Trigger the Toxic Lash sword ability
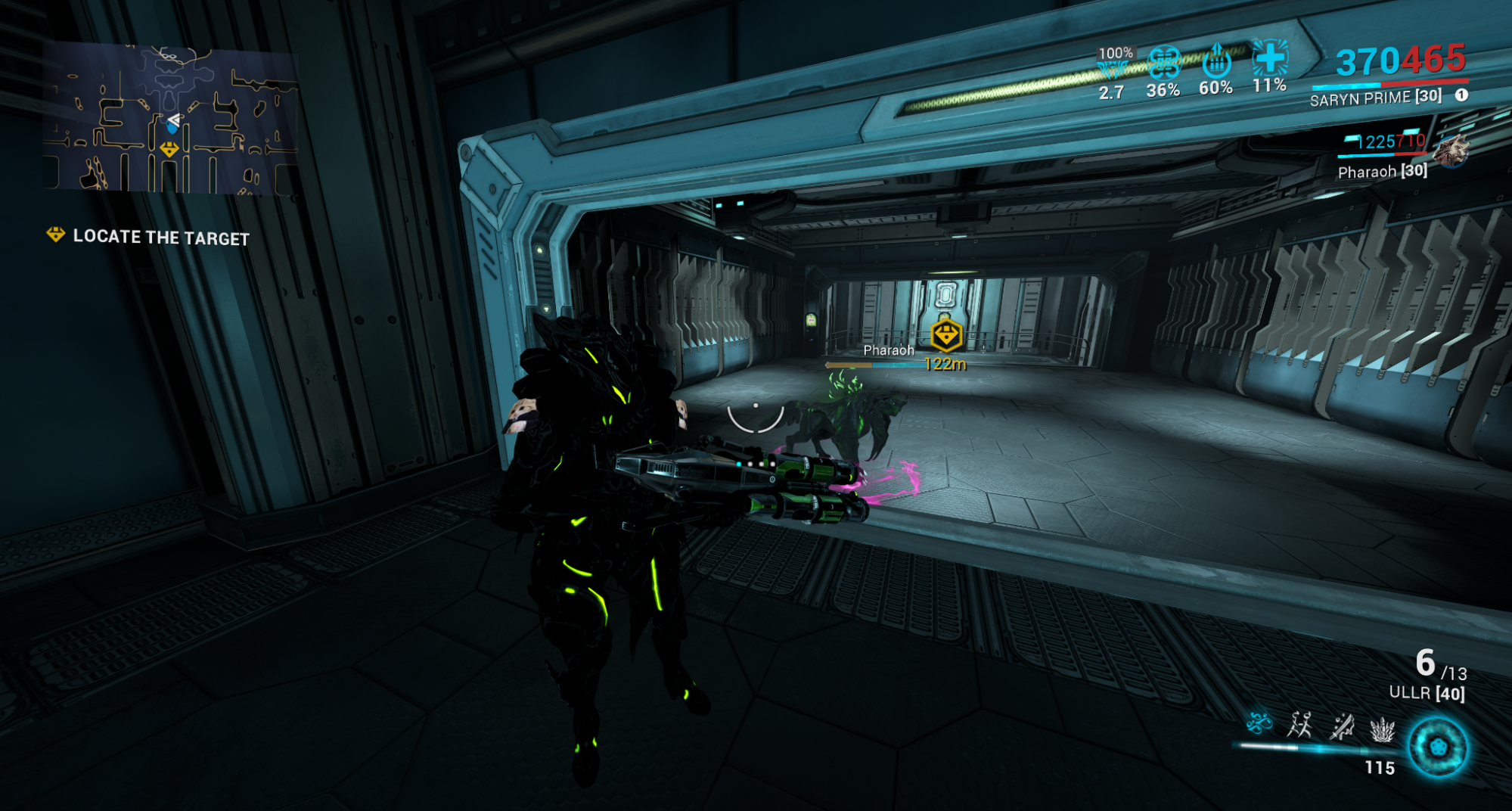The image size is (1512, 811). tap(1342, 726)
